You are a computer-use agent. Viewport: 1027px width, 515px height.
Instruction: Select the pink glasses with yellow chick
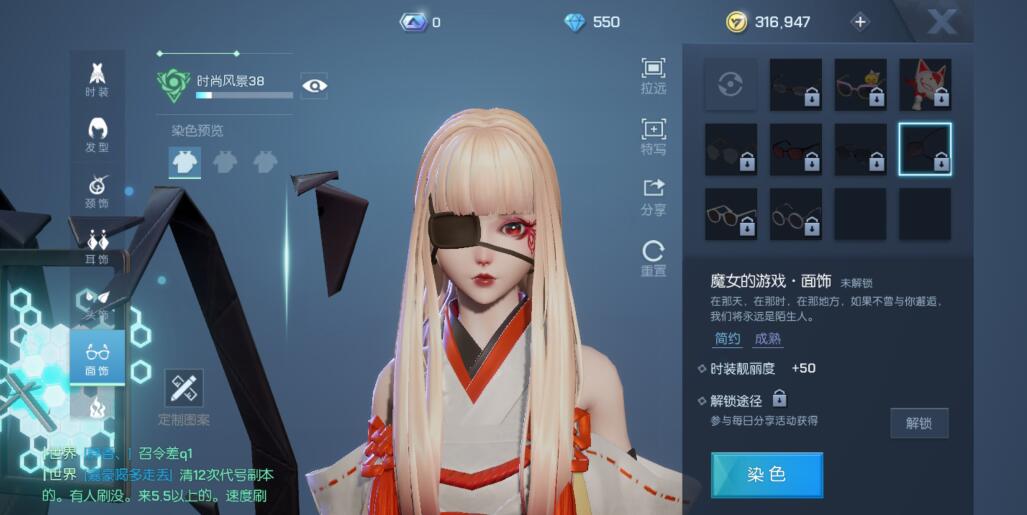pos(860,84)
